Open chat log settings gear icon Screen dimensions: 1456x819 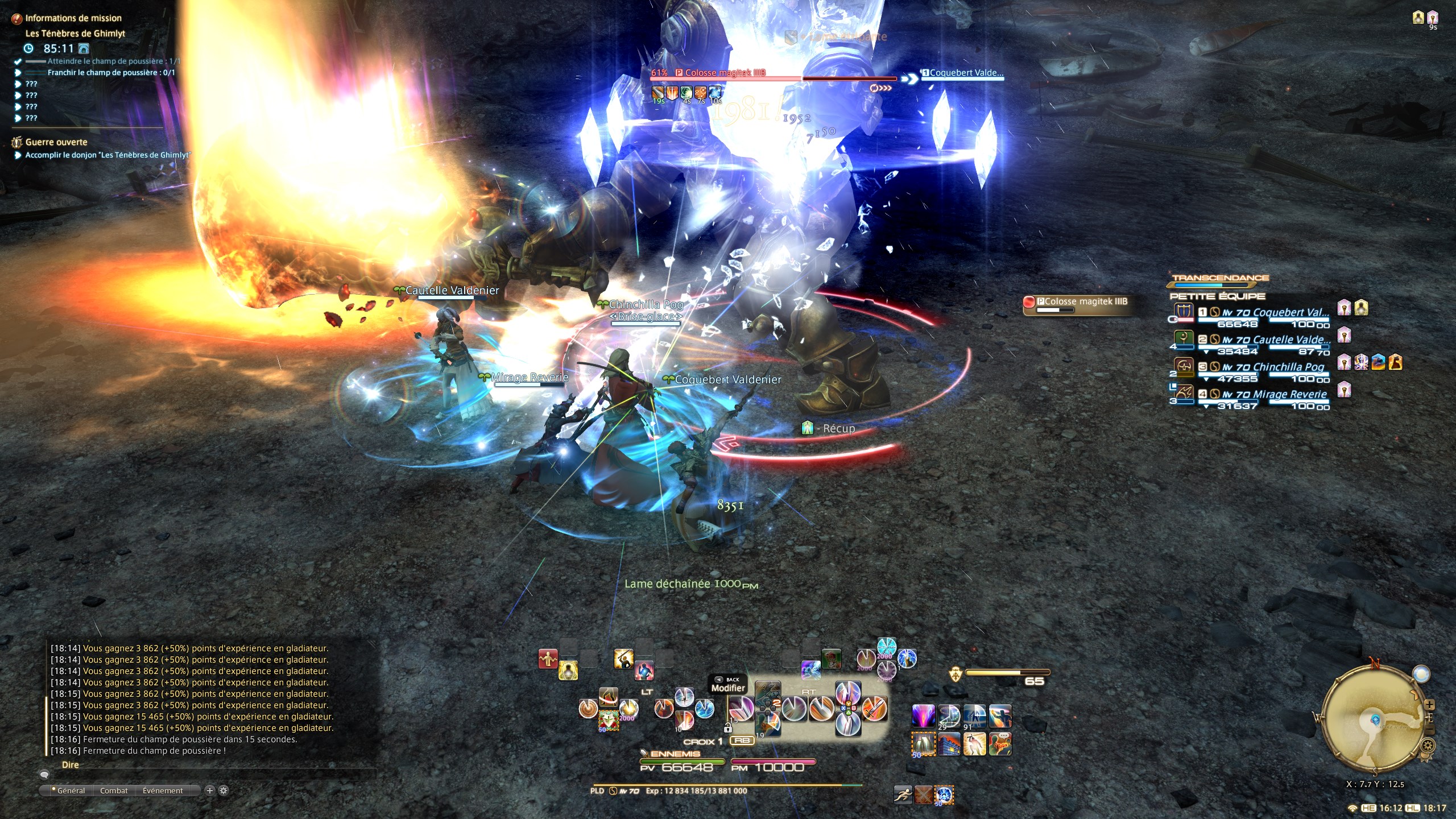224,791
